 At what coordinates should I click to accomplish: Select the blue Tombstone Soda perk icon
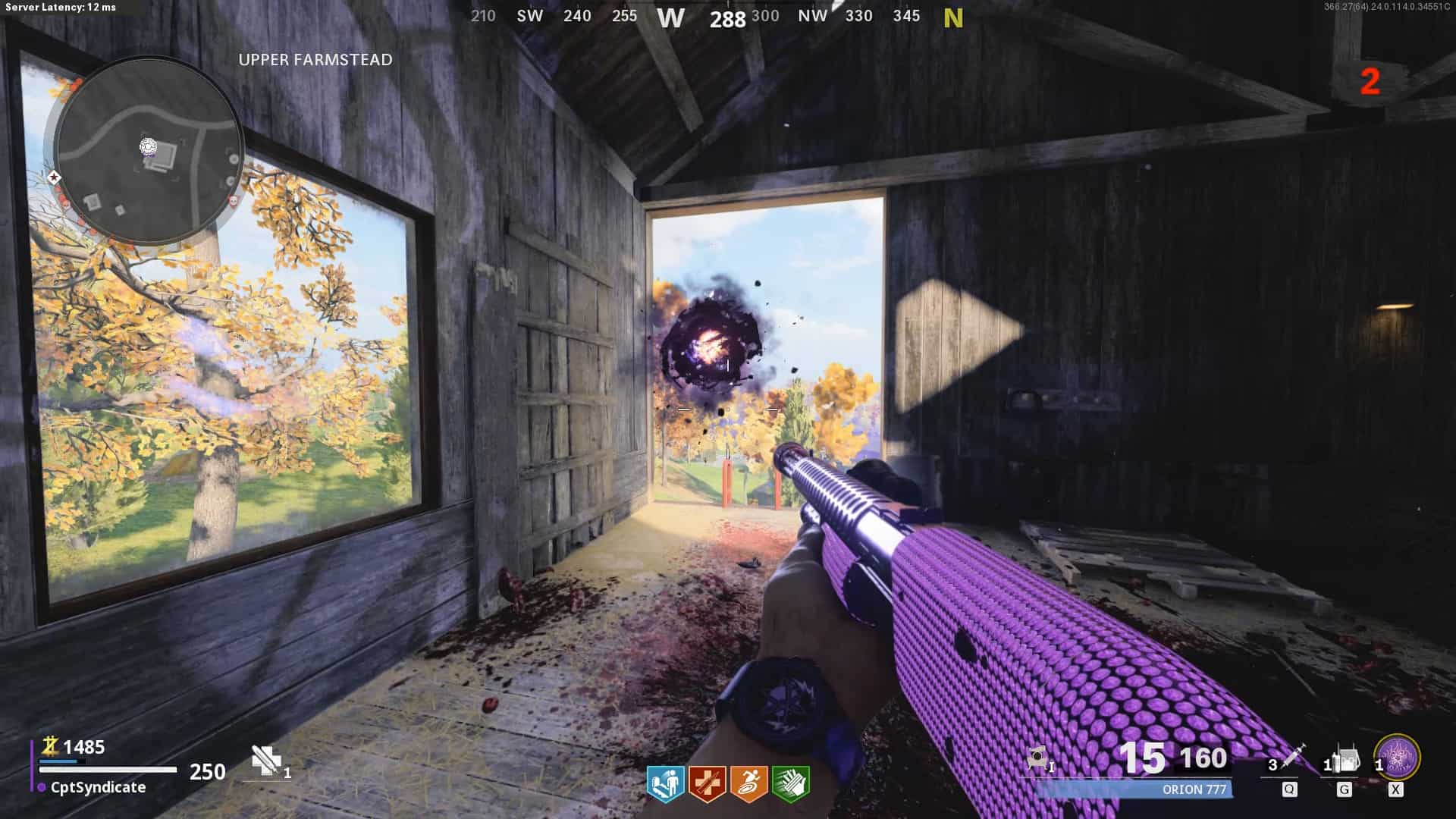[665, 783]
